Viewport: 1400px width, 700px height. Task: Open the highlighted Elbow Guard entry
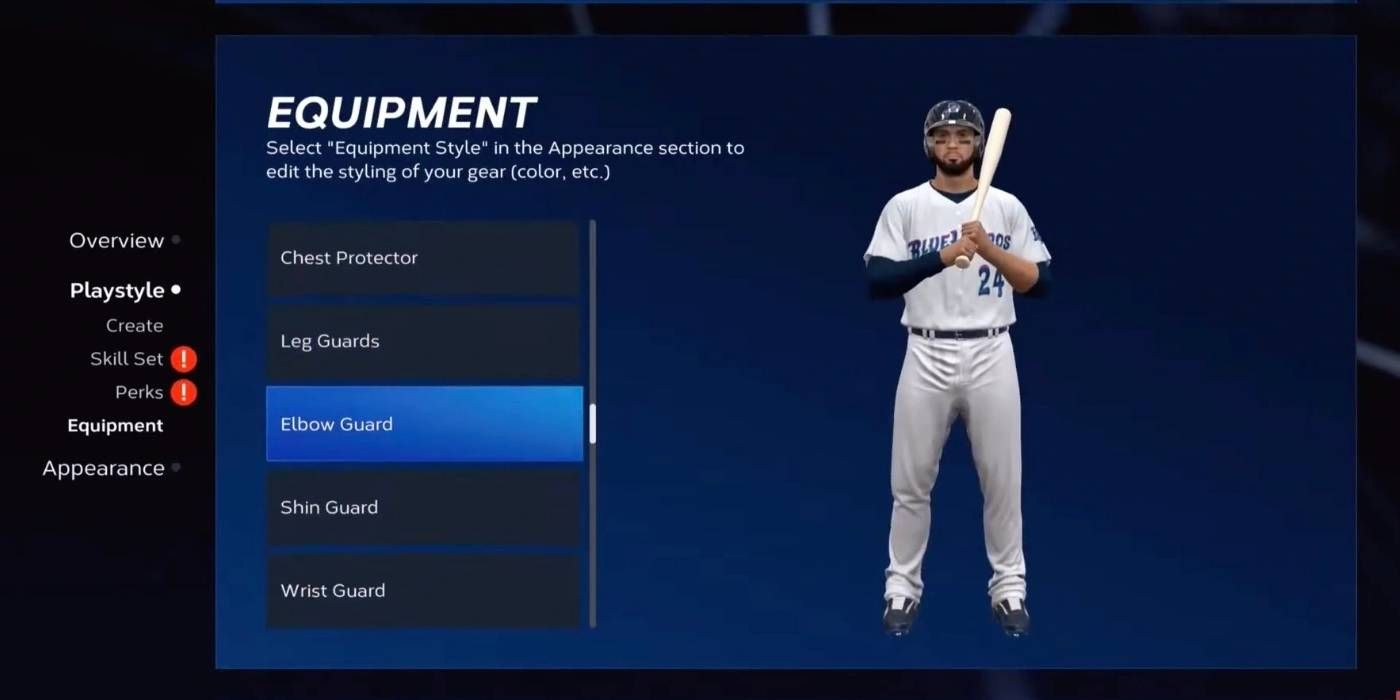coord(423,424)
